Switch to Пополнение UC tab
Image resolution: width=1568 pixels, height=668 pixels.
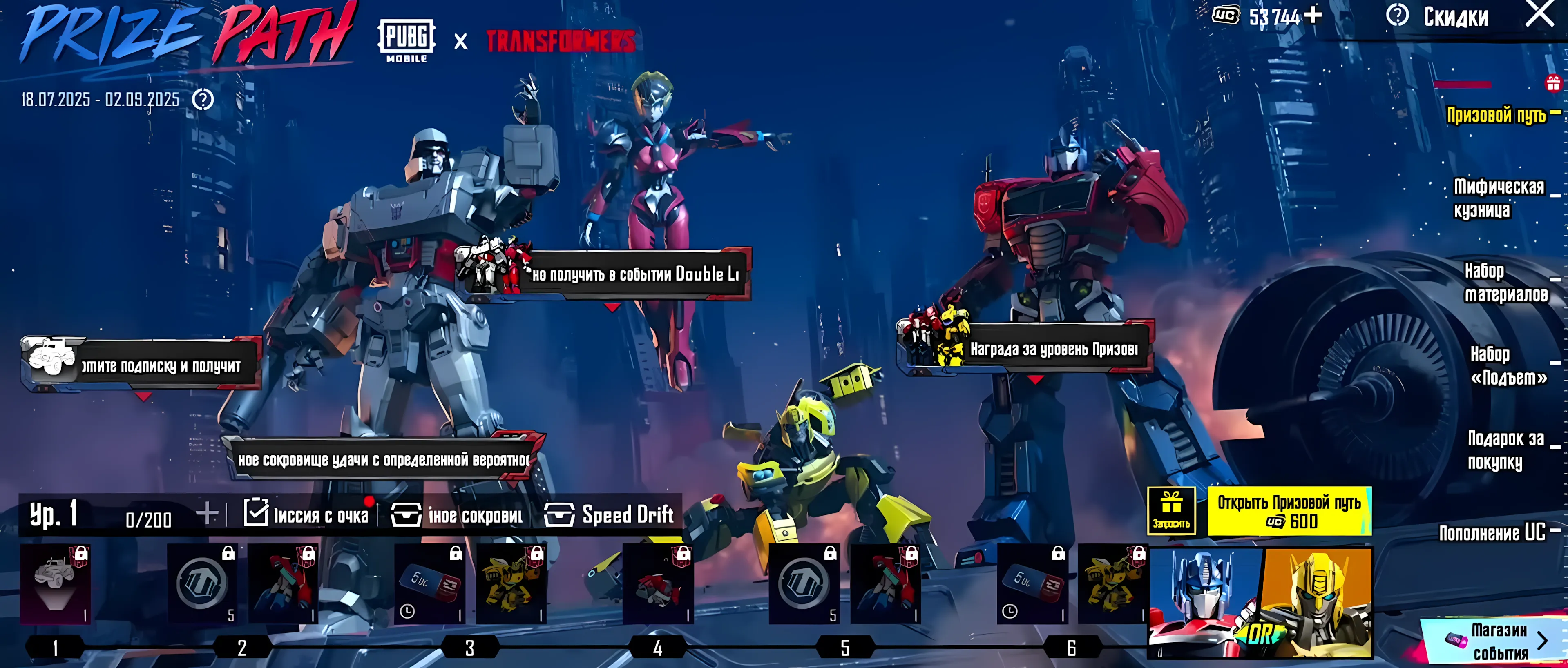pyautogui.click(x=1492, y=533)
